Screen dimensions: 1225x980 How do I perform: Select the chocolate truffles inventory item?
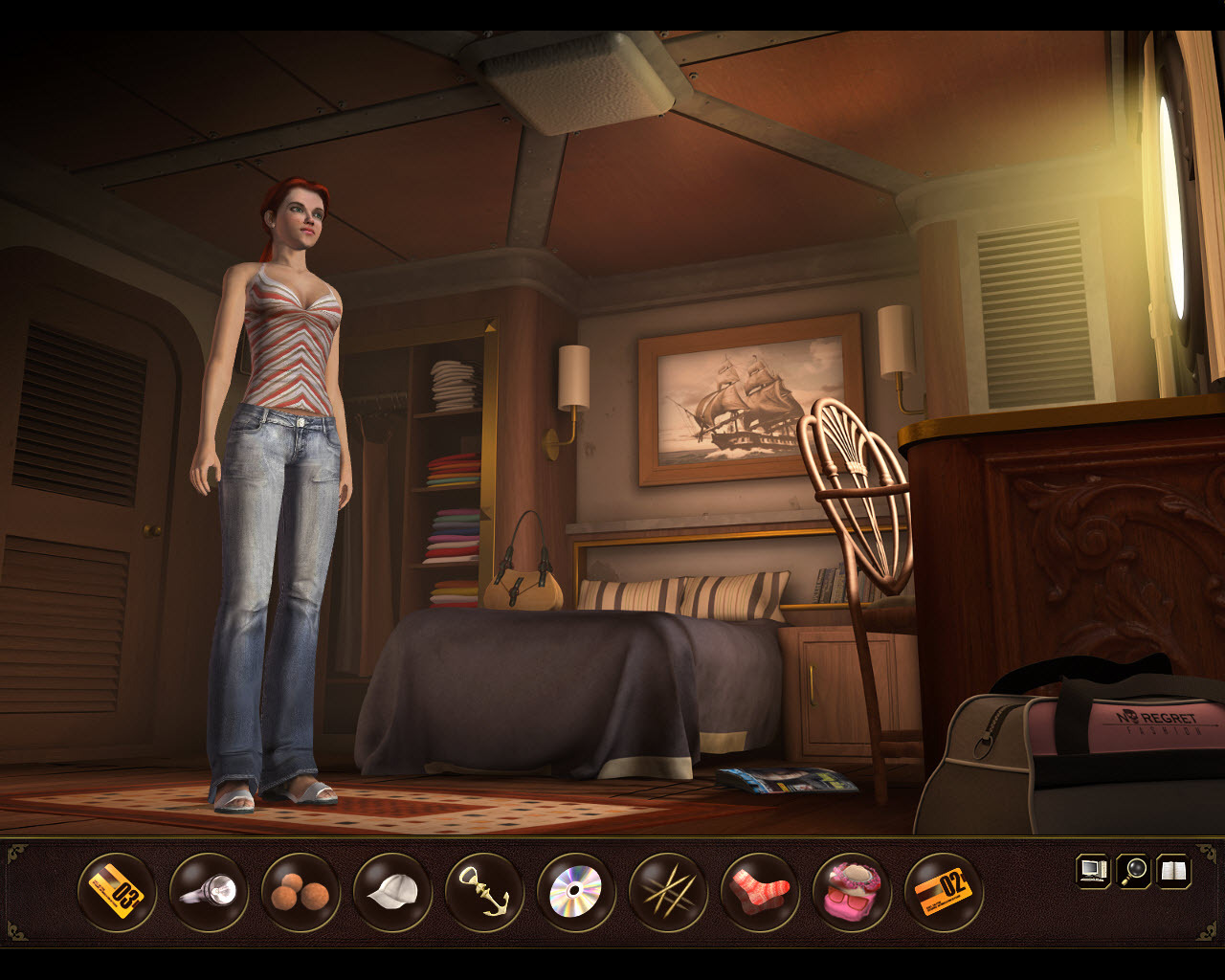click(x=299, y=894)
